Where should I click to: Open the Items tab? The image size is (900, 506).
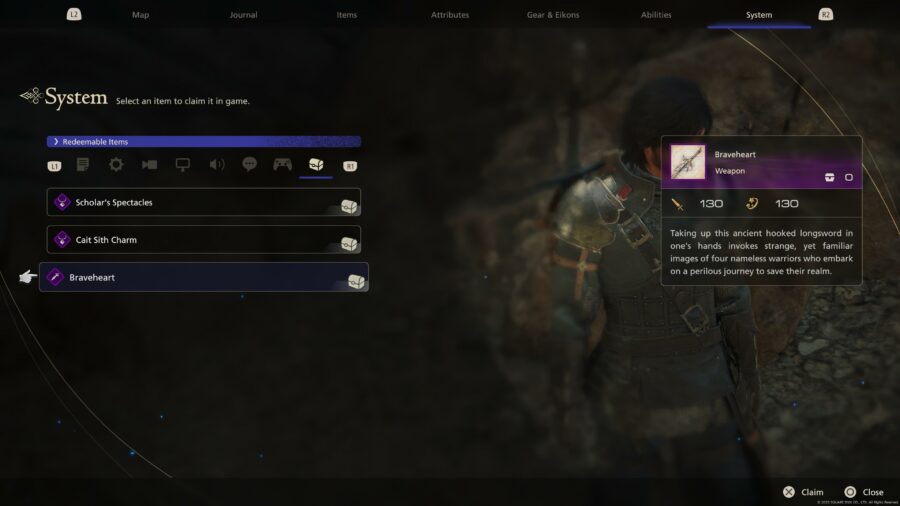tap(347, 15)
